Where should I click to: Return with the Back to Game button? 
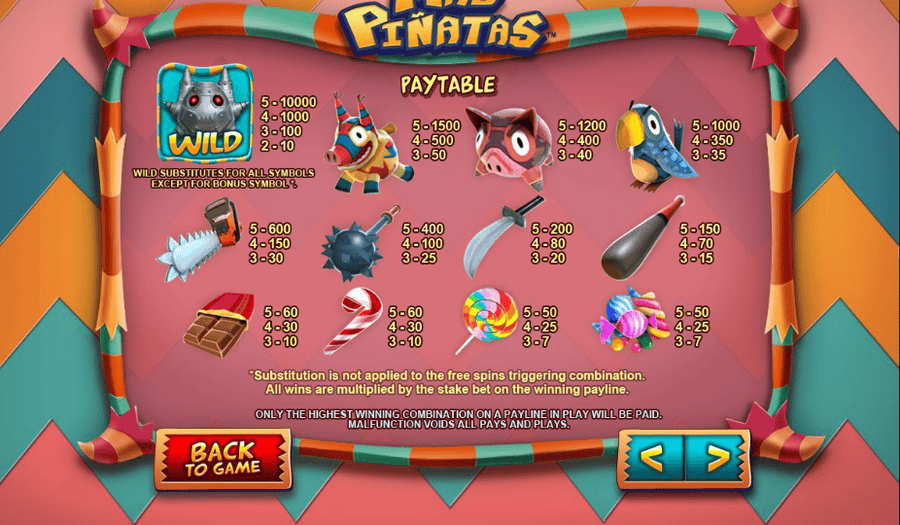[223, 458]
